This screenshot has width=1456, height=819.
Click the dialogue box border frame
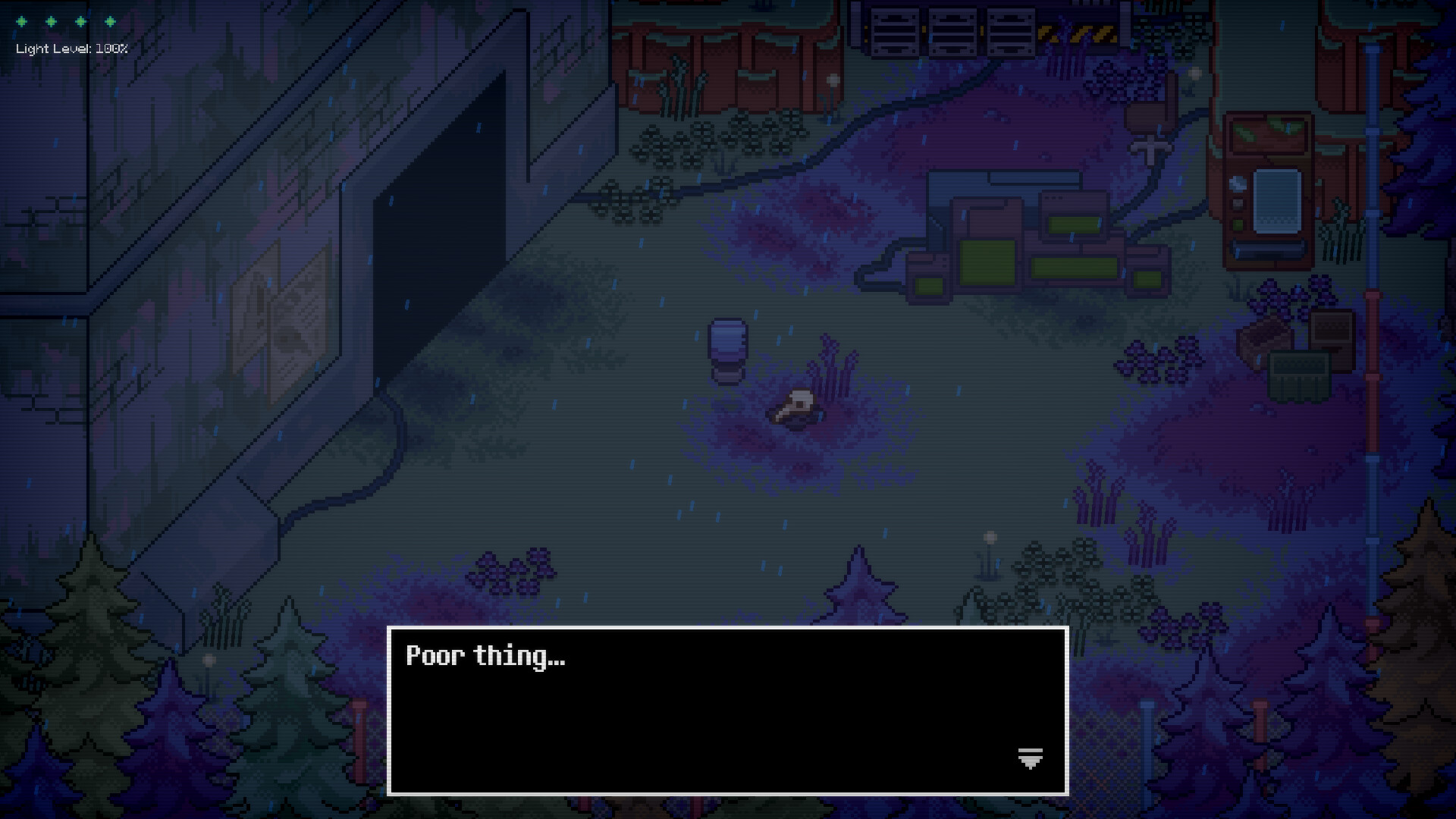[726, 628]
